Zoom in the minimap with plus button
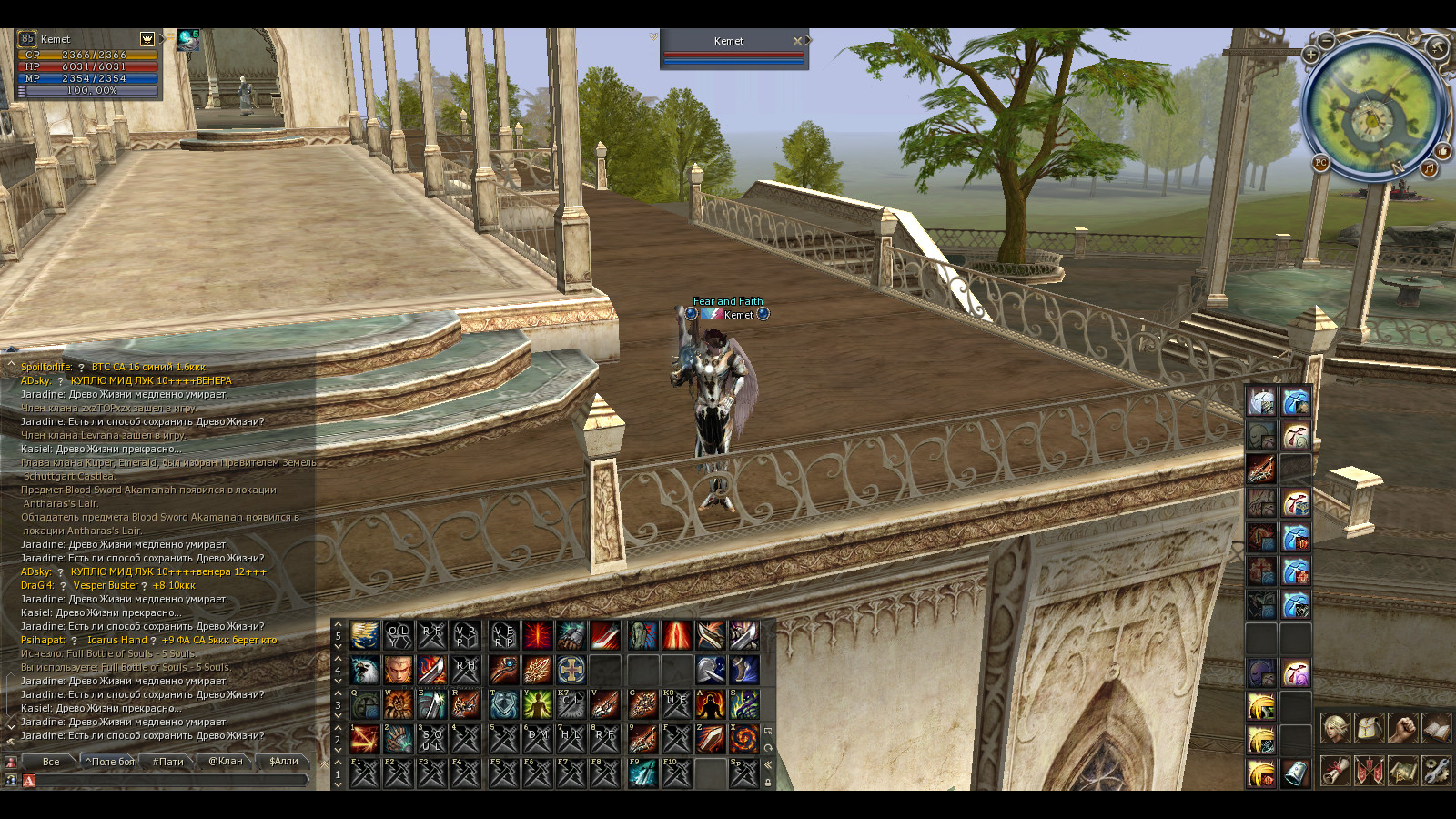1456x819 pixels. (1311, 55)
